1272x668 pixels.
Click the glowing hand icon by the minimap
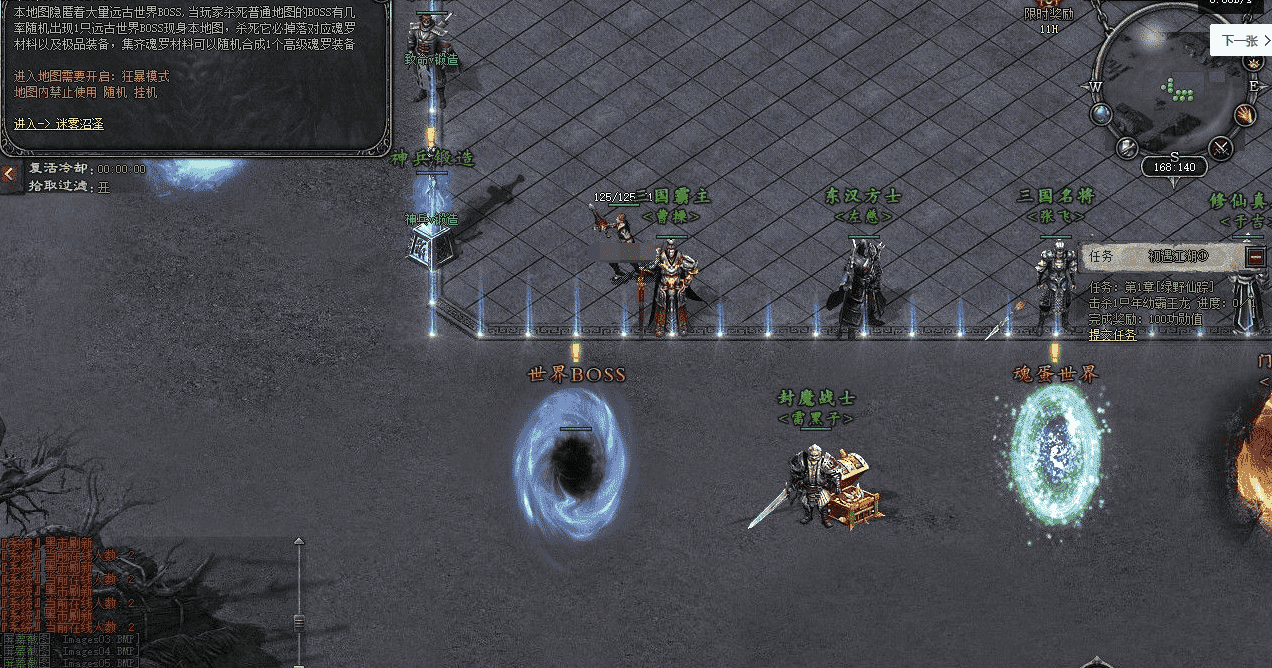coord(1244,114)
